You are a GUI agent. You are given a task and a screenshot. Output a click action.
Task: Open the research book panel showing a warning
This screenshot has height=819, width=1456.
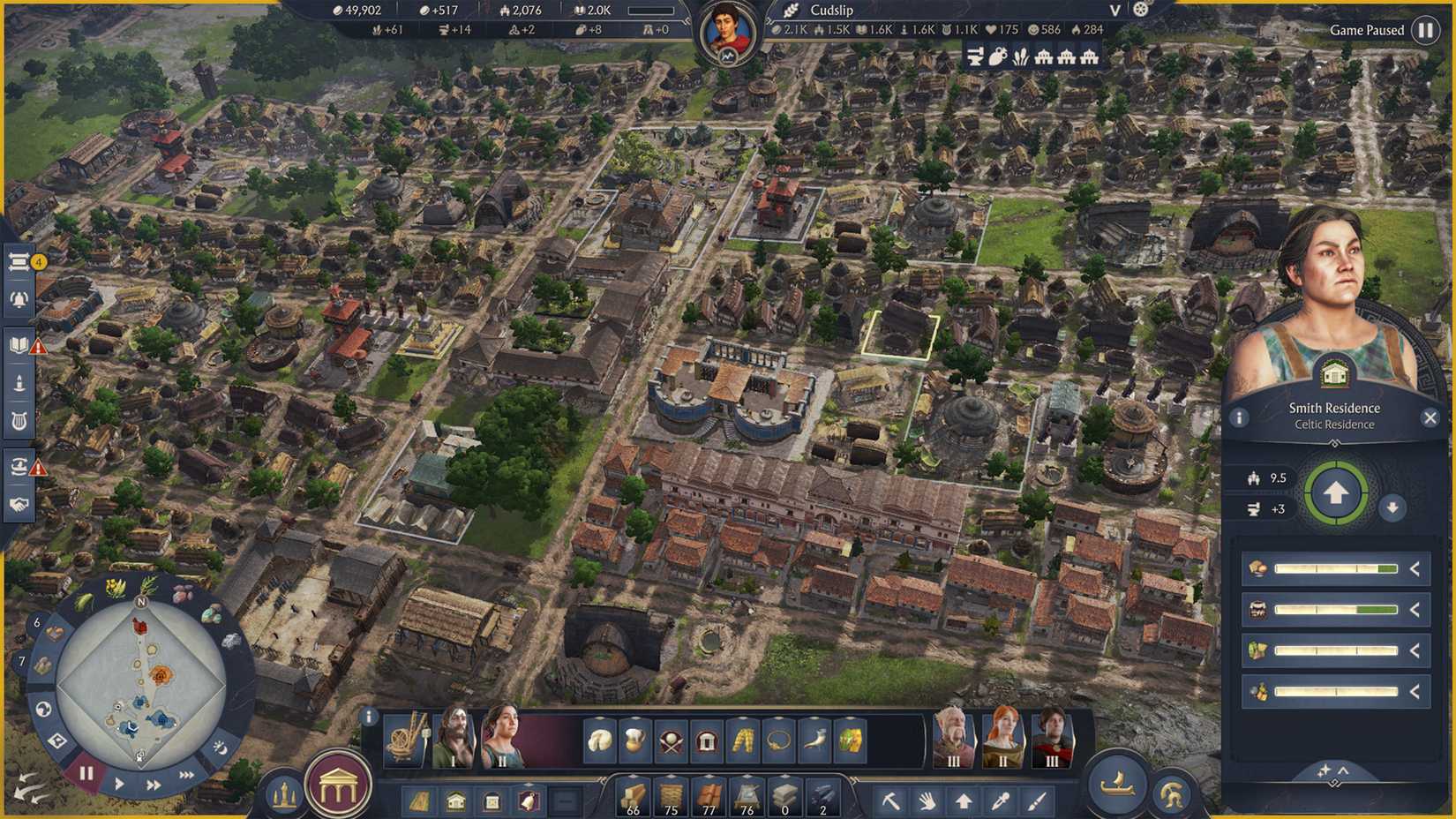click(19, 347)
